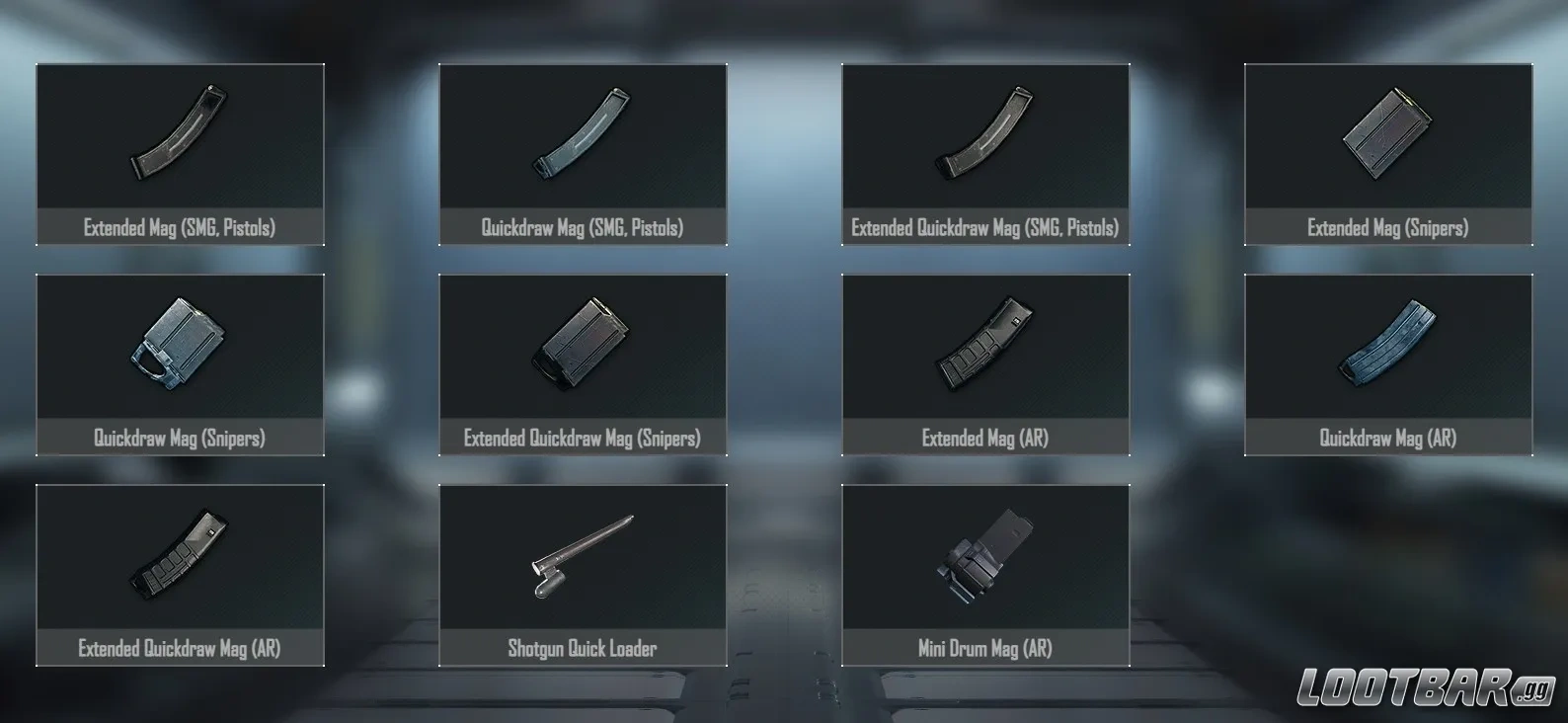Click the Extended Quickdraw Mag (SMG, Pistols) icon
Viewport: 1568px width, 723px height.
[983, 138]
